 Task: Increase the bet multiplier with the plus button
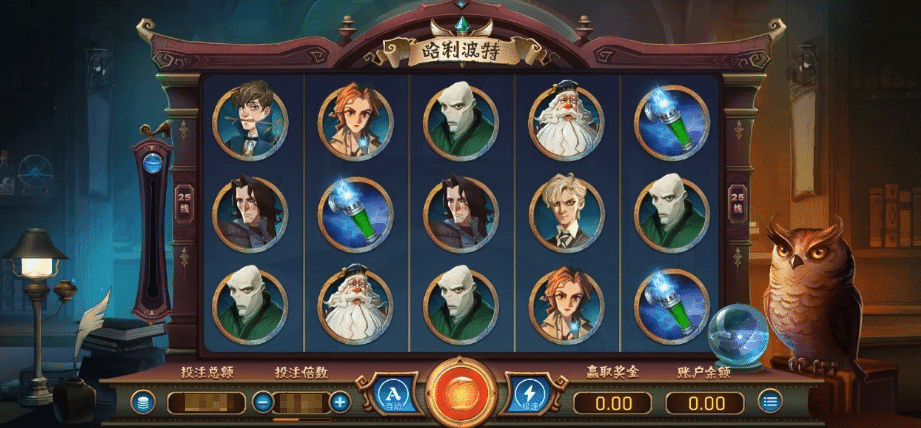tap(340, 403)
